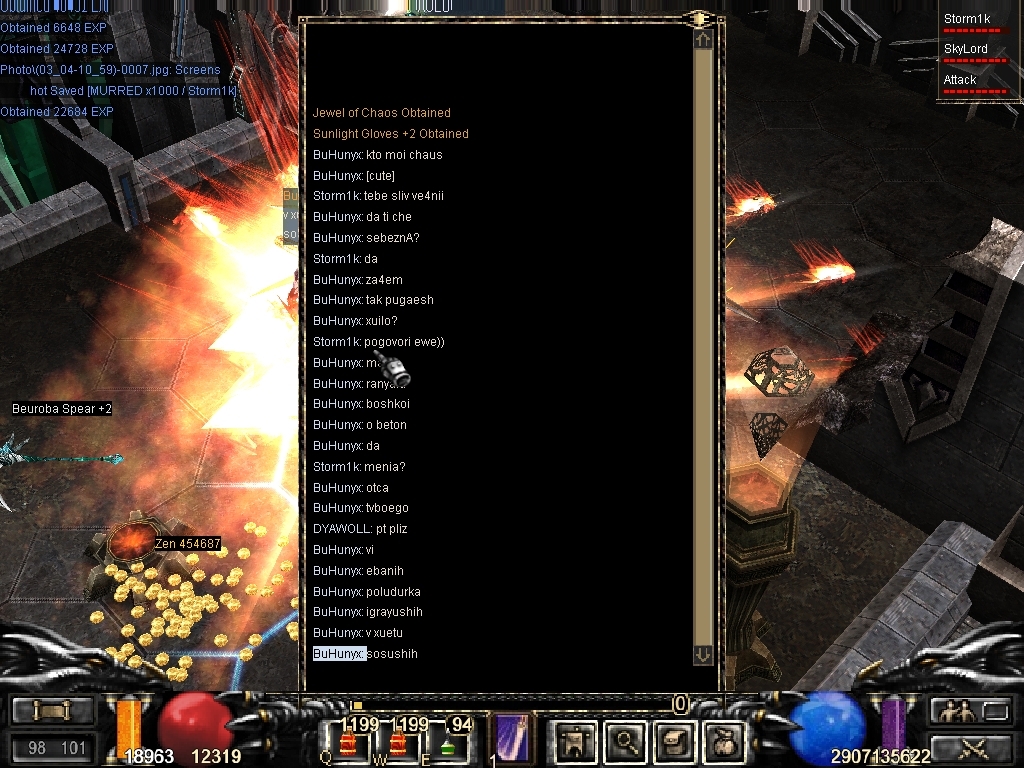1024x768 pixels.
Task: Select party member SkyLord
Action: point(966,49)
